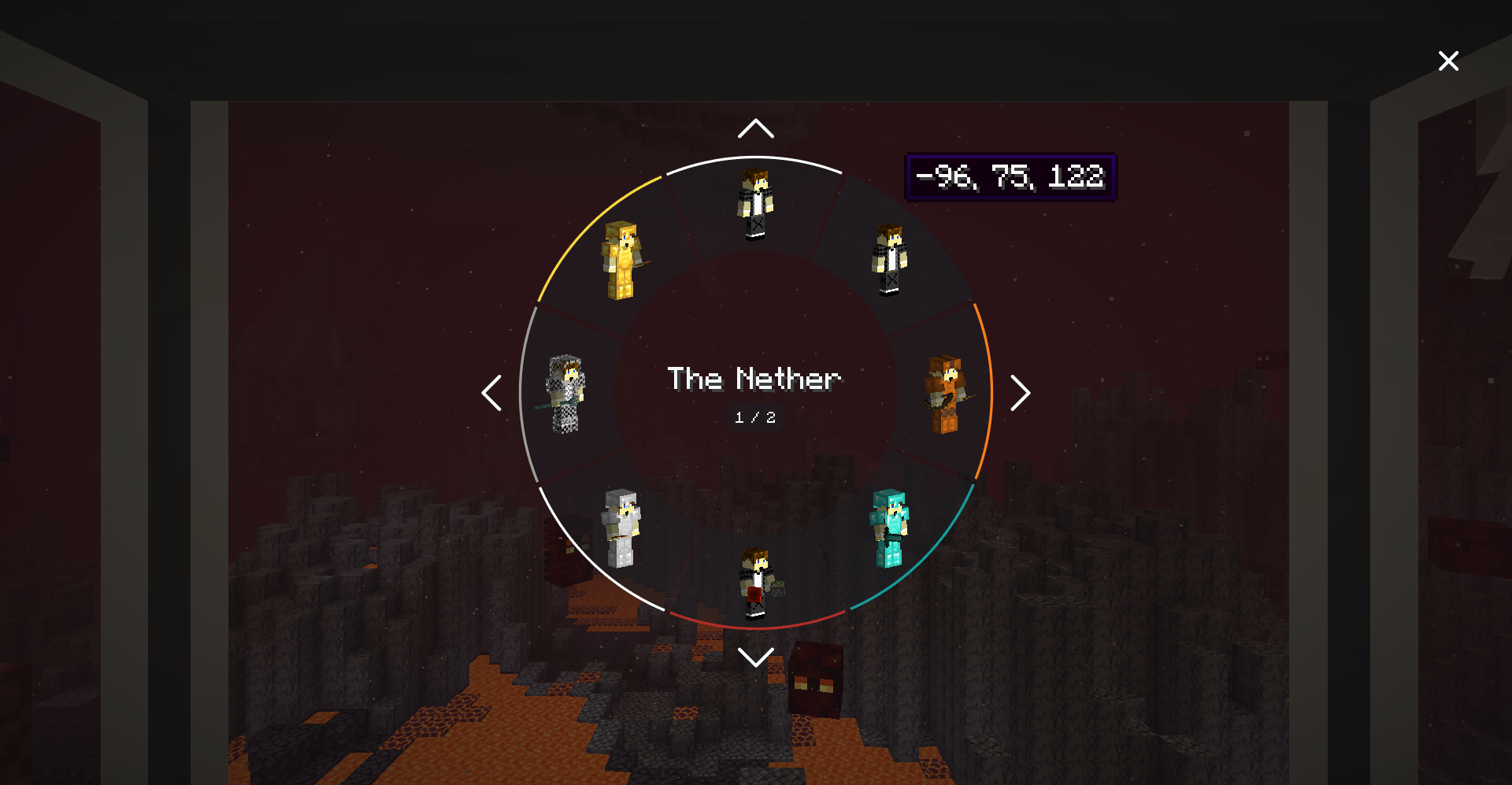
Task: Select the top player in the plaid jacket
Action: click(754, 203)
